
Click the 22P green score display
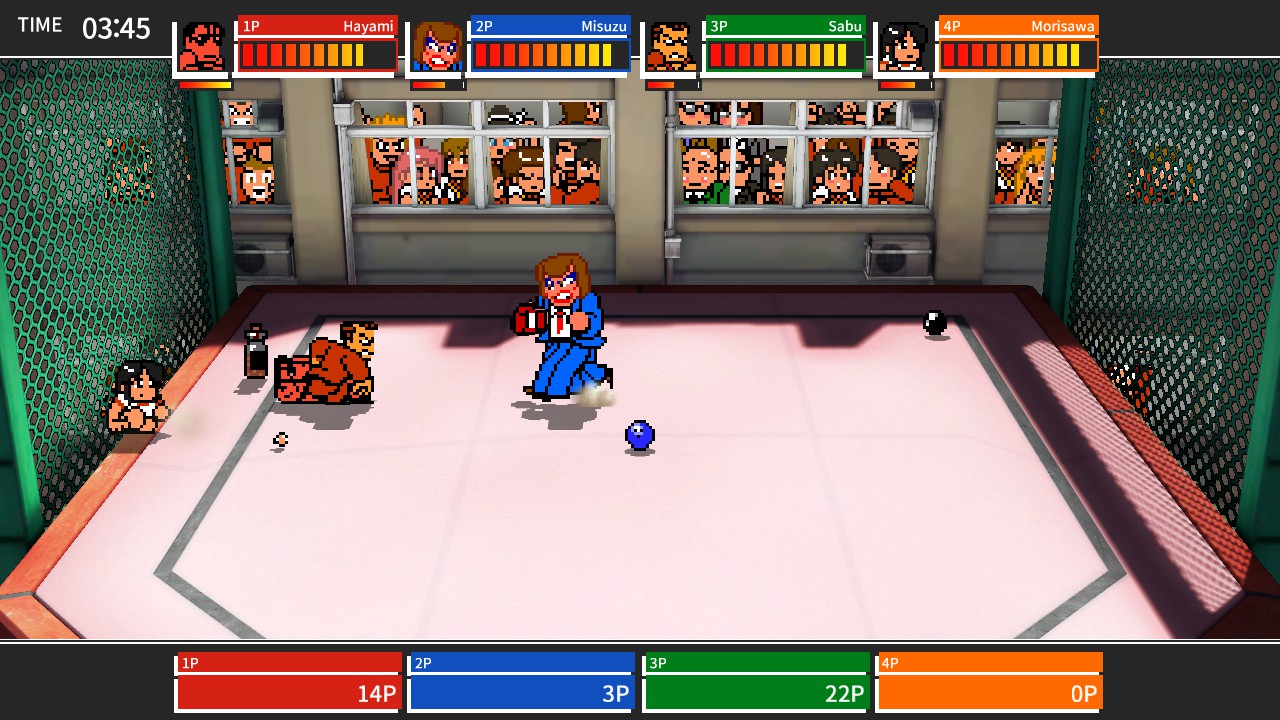coord(755,692)
